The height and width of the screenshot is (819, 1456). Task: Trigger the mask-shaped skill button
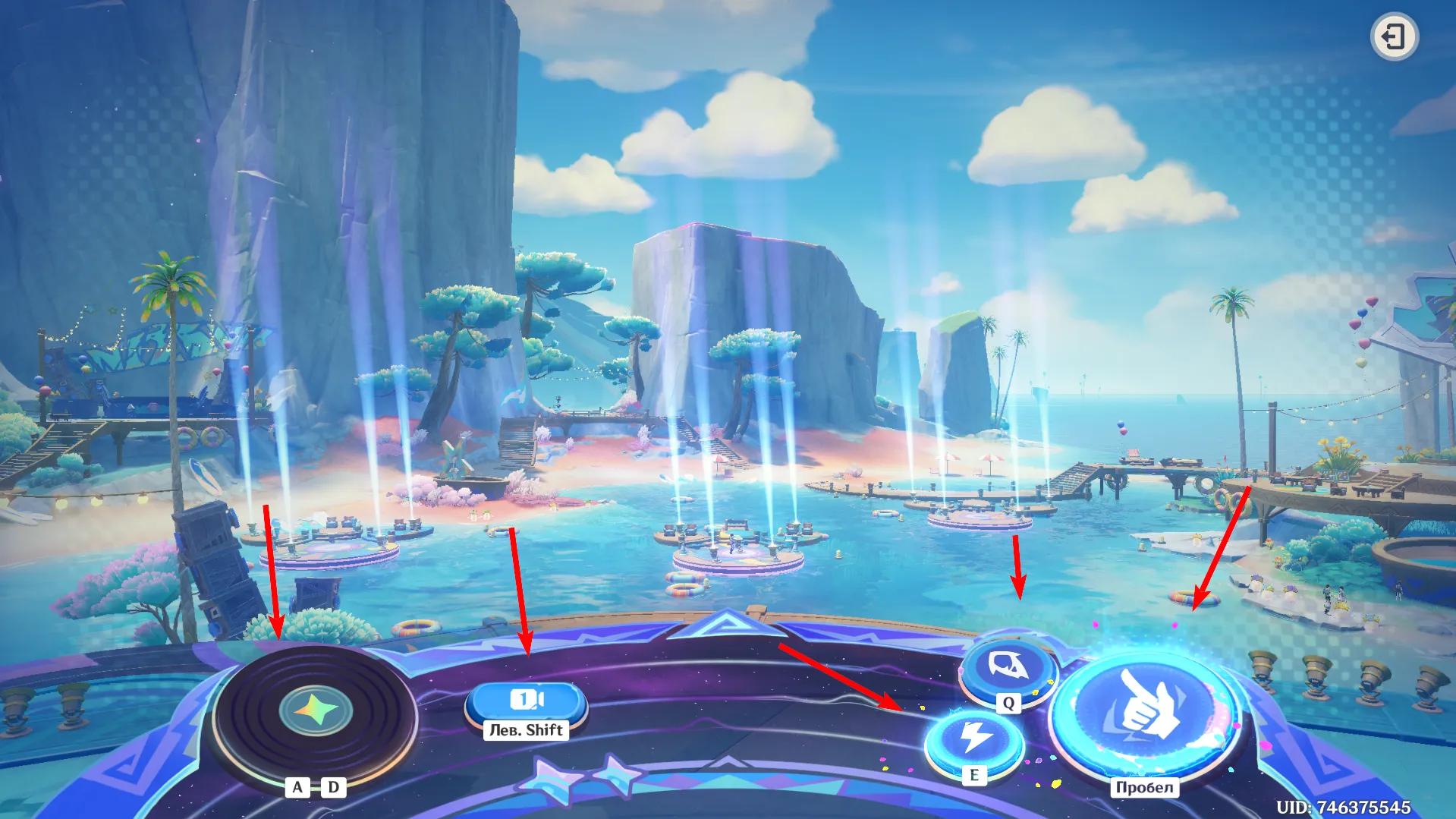[1008, 668]
